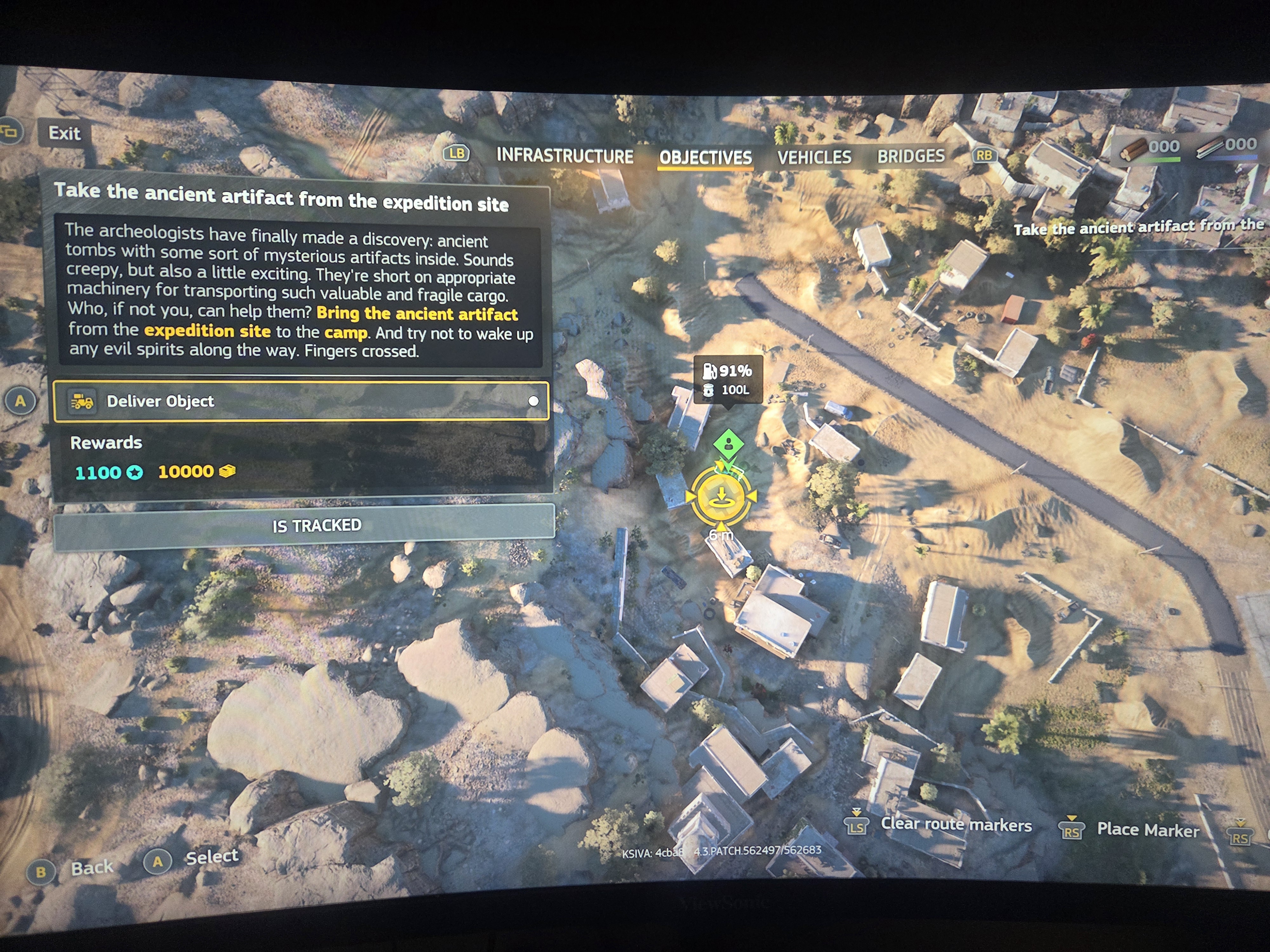Click the cash stack icon next to 10000
The height and width of the screenshot is (952, 1270).
tap(226, 472)
